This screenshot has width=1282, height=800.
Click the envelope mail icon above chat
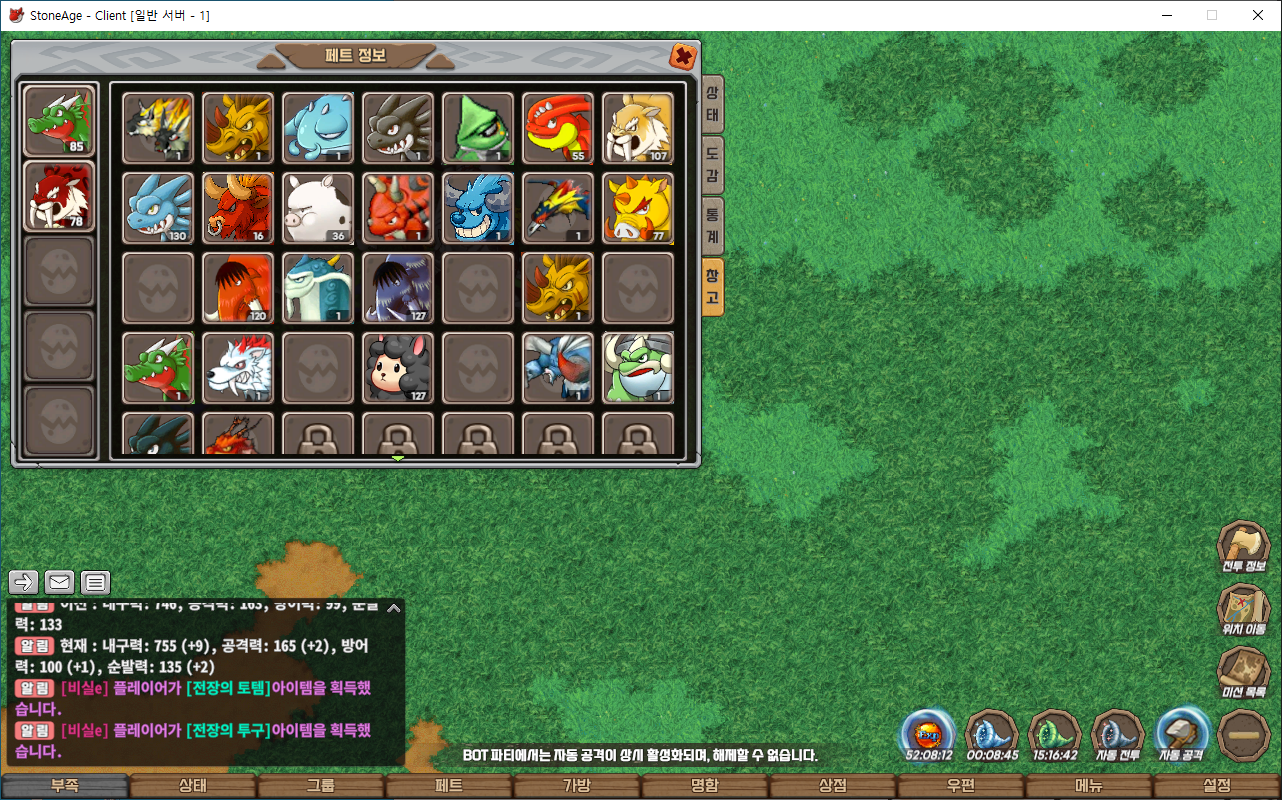tap(60, 582)
